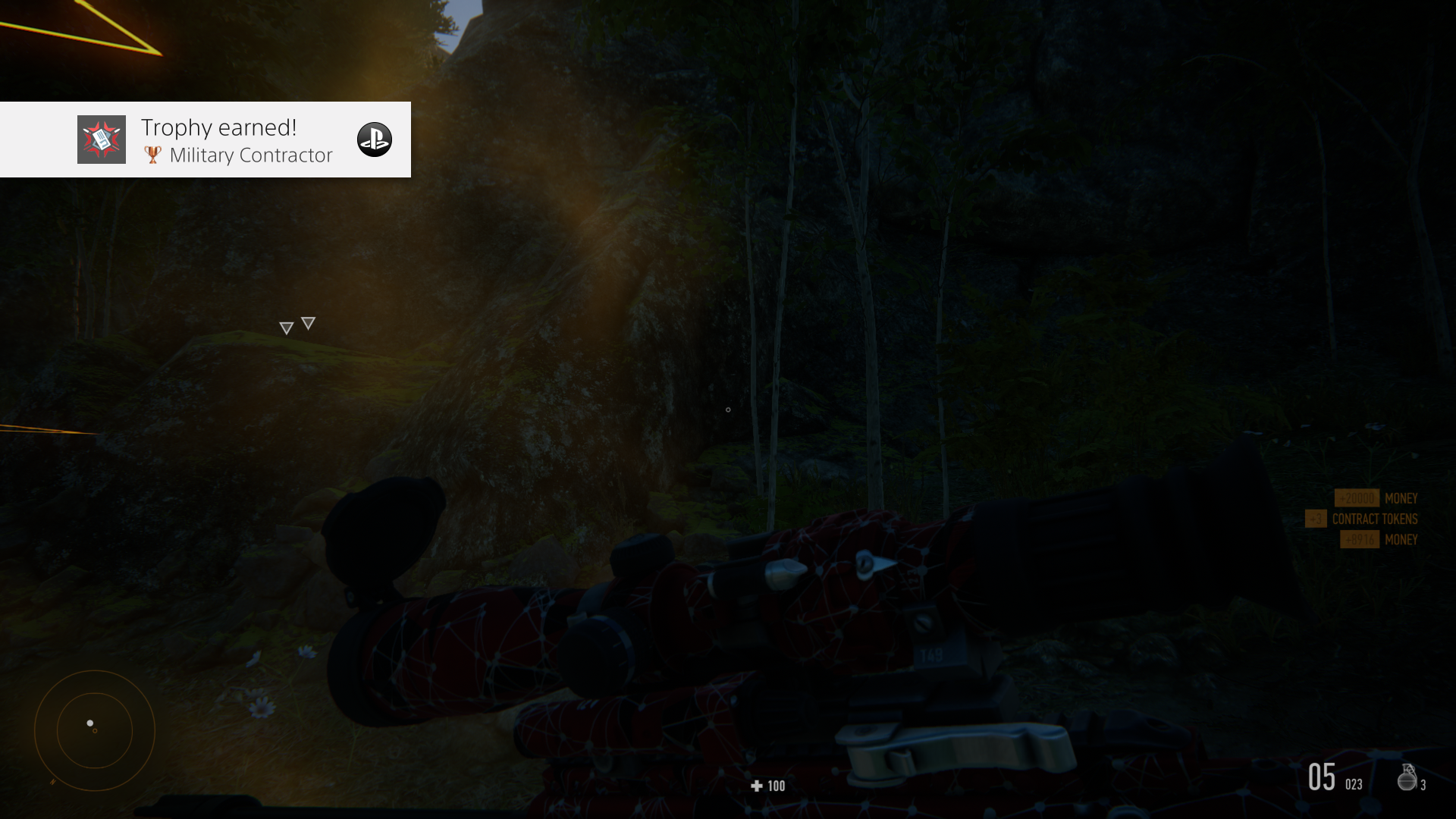Select the PlayStation logo in the notification
1456x819 pixels.
[x=375, y=140]
